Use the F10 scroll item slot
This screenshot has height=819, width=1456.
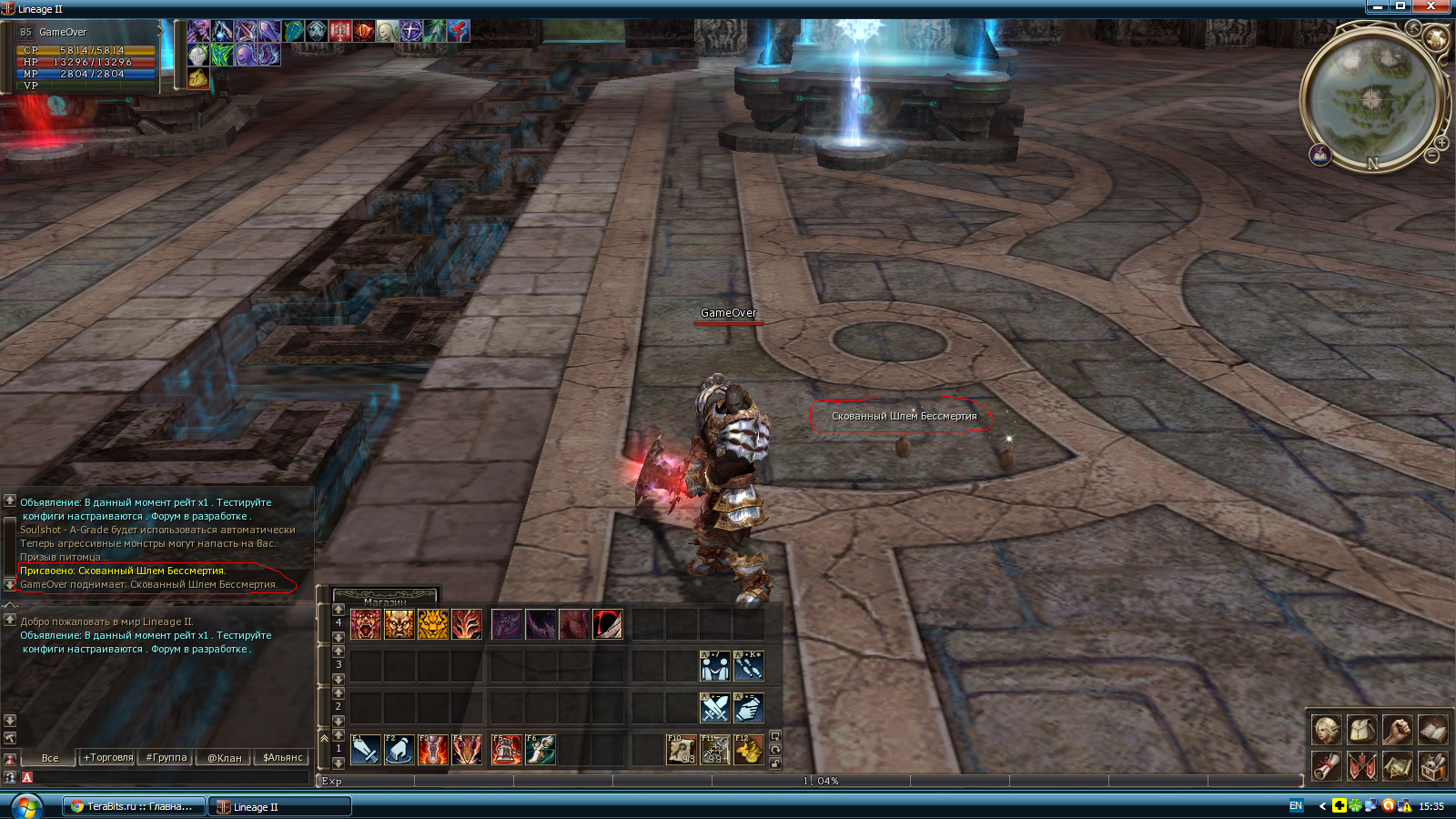tap(682, 750)
